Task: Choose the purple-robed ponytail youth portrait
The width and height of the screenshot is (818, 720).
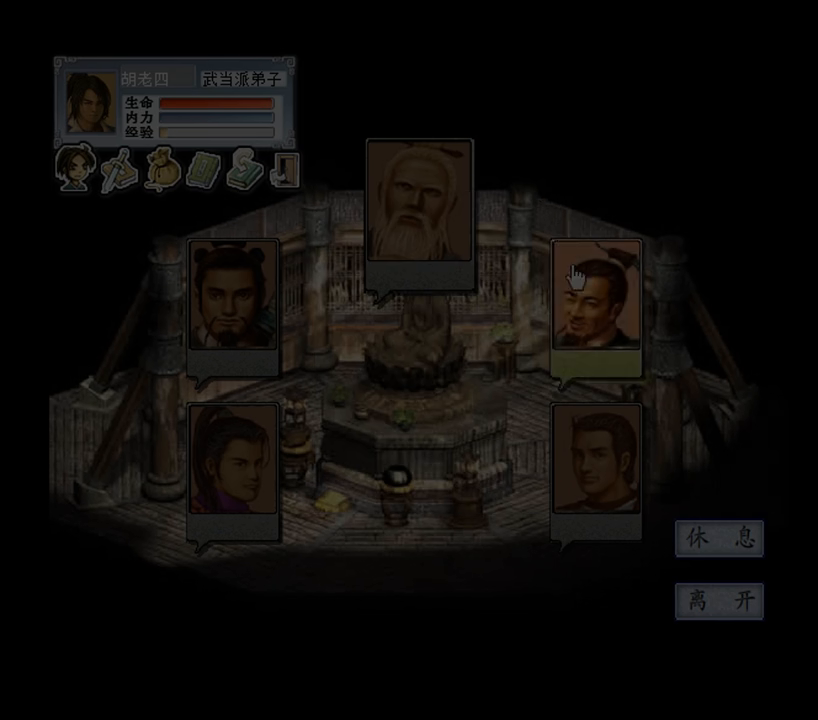Action: (234, 460)
